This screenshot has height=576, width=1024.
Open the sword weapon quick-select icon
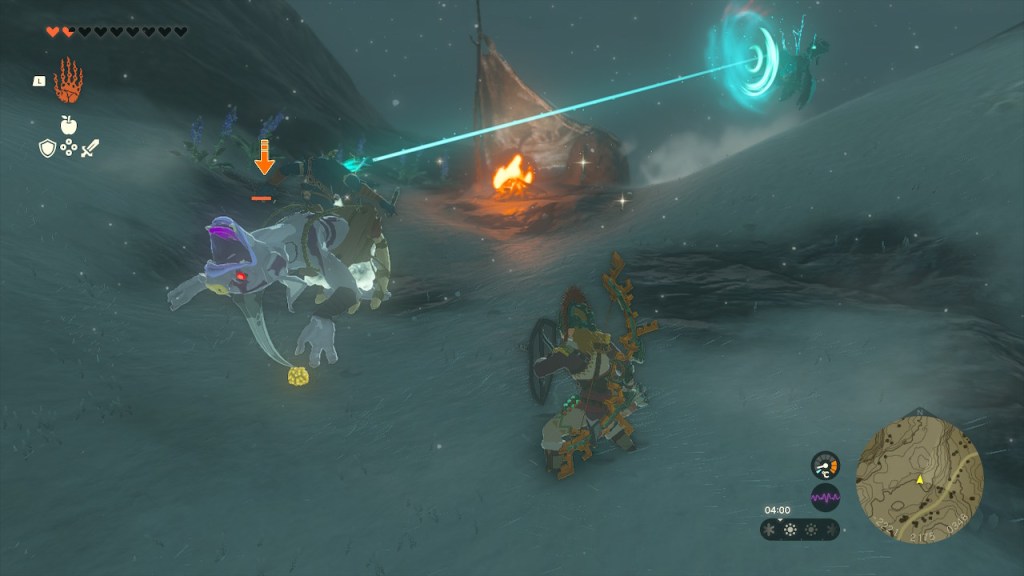(90, 148)
